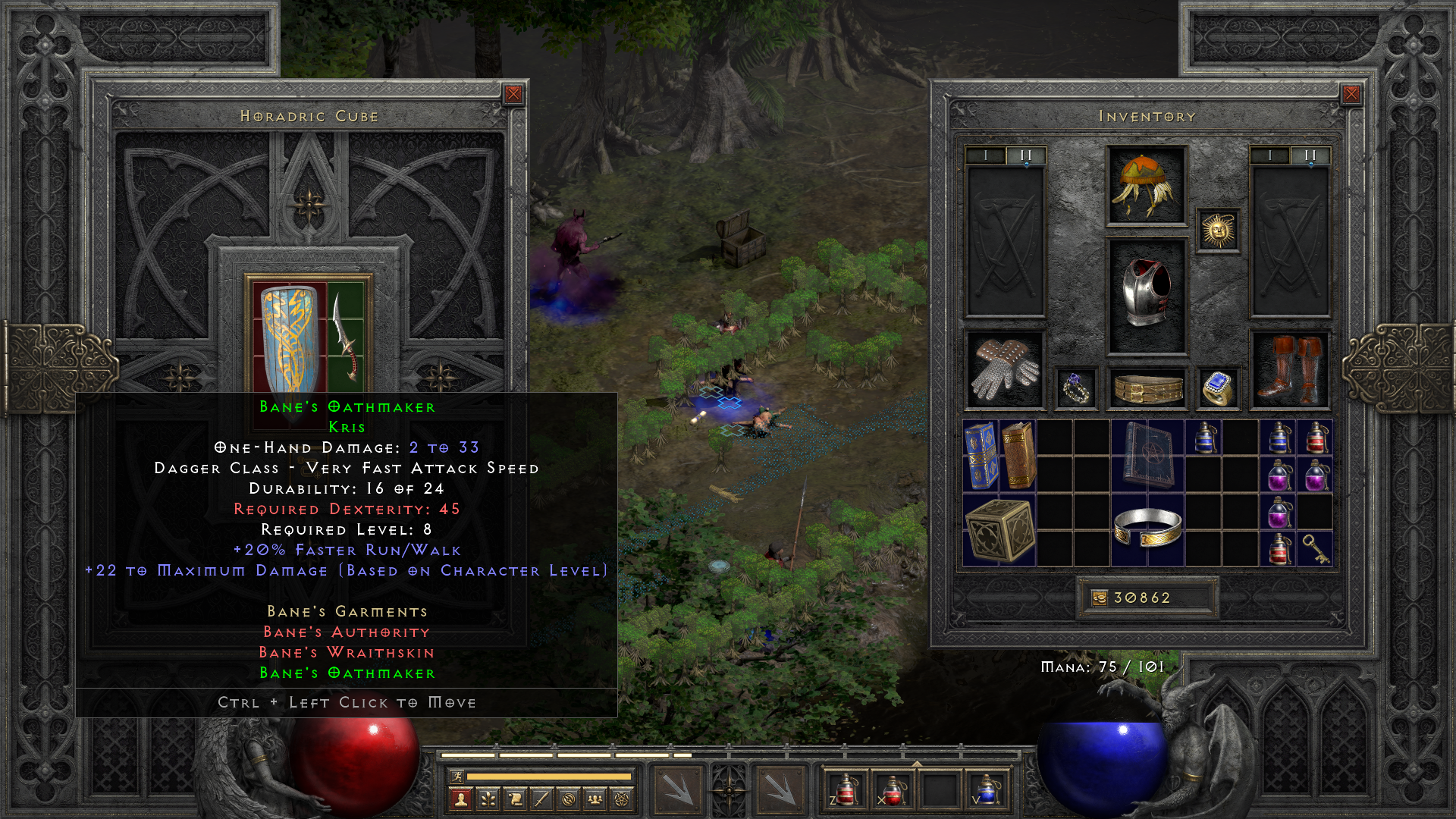Select the equipped gold belt

1146,388
